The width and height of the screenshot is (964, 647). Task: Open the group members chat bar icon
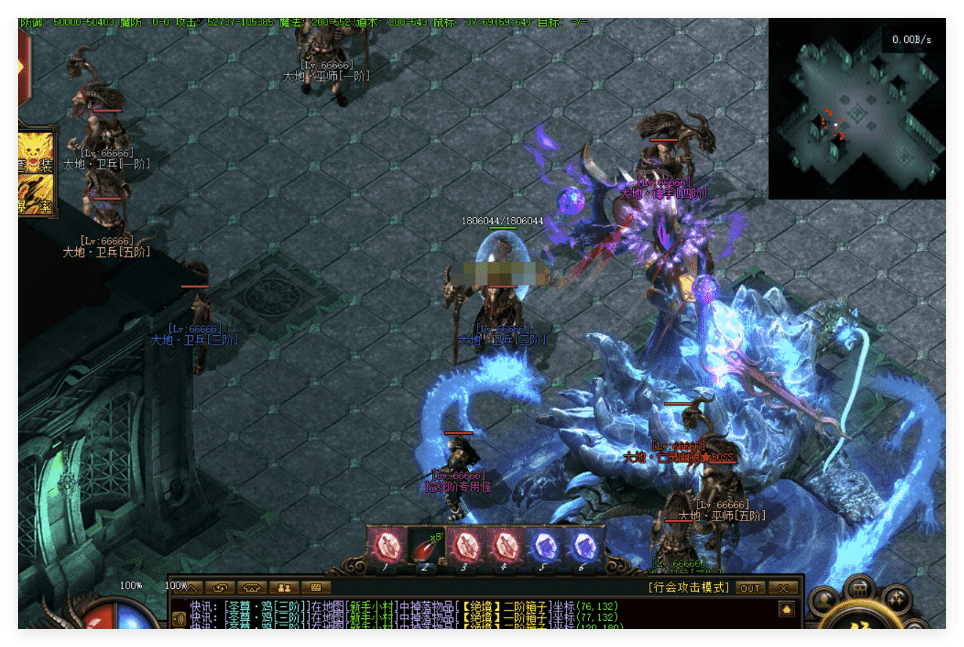coord(284,588)
